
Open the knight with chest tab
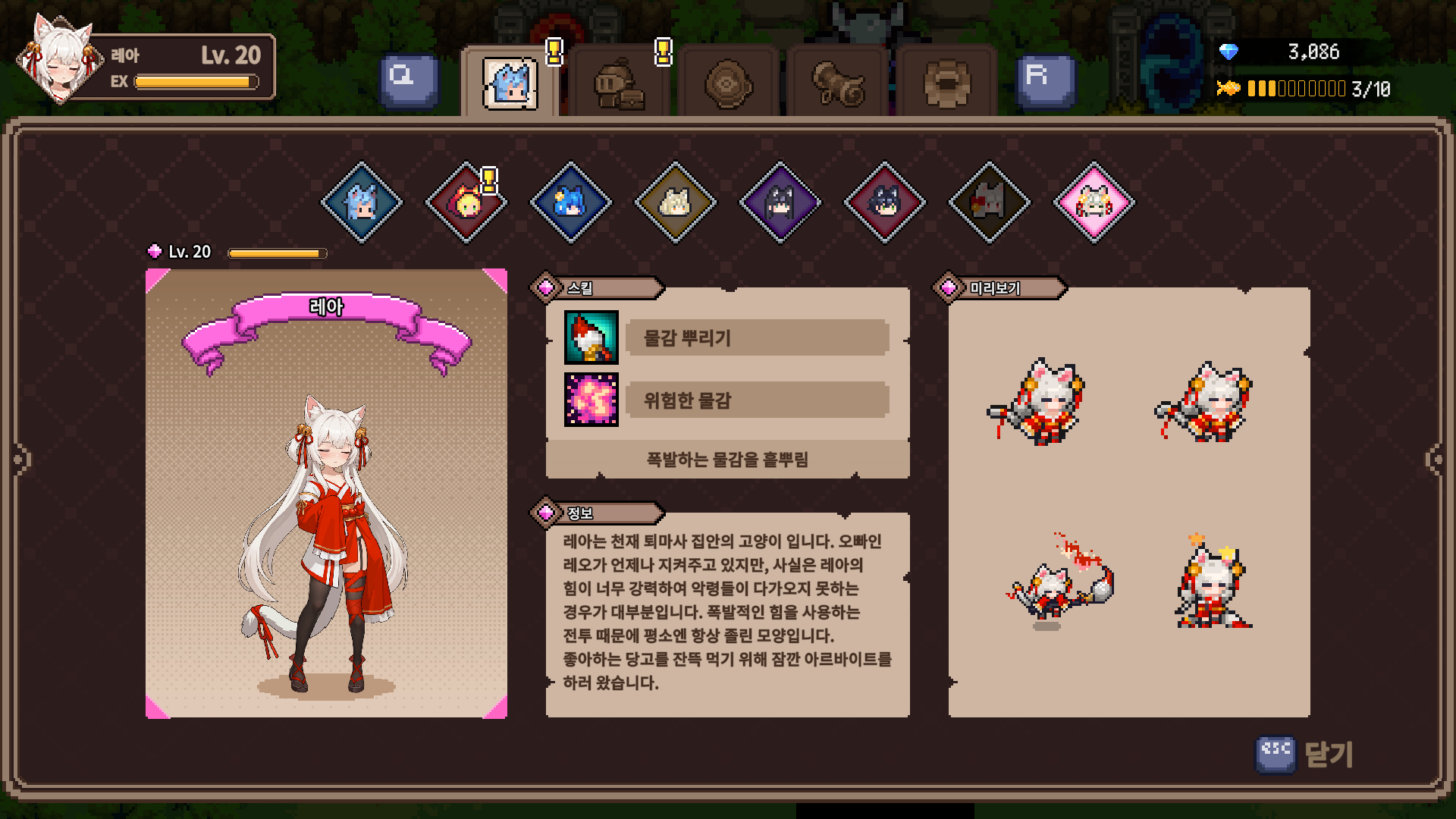pos(619,83)
